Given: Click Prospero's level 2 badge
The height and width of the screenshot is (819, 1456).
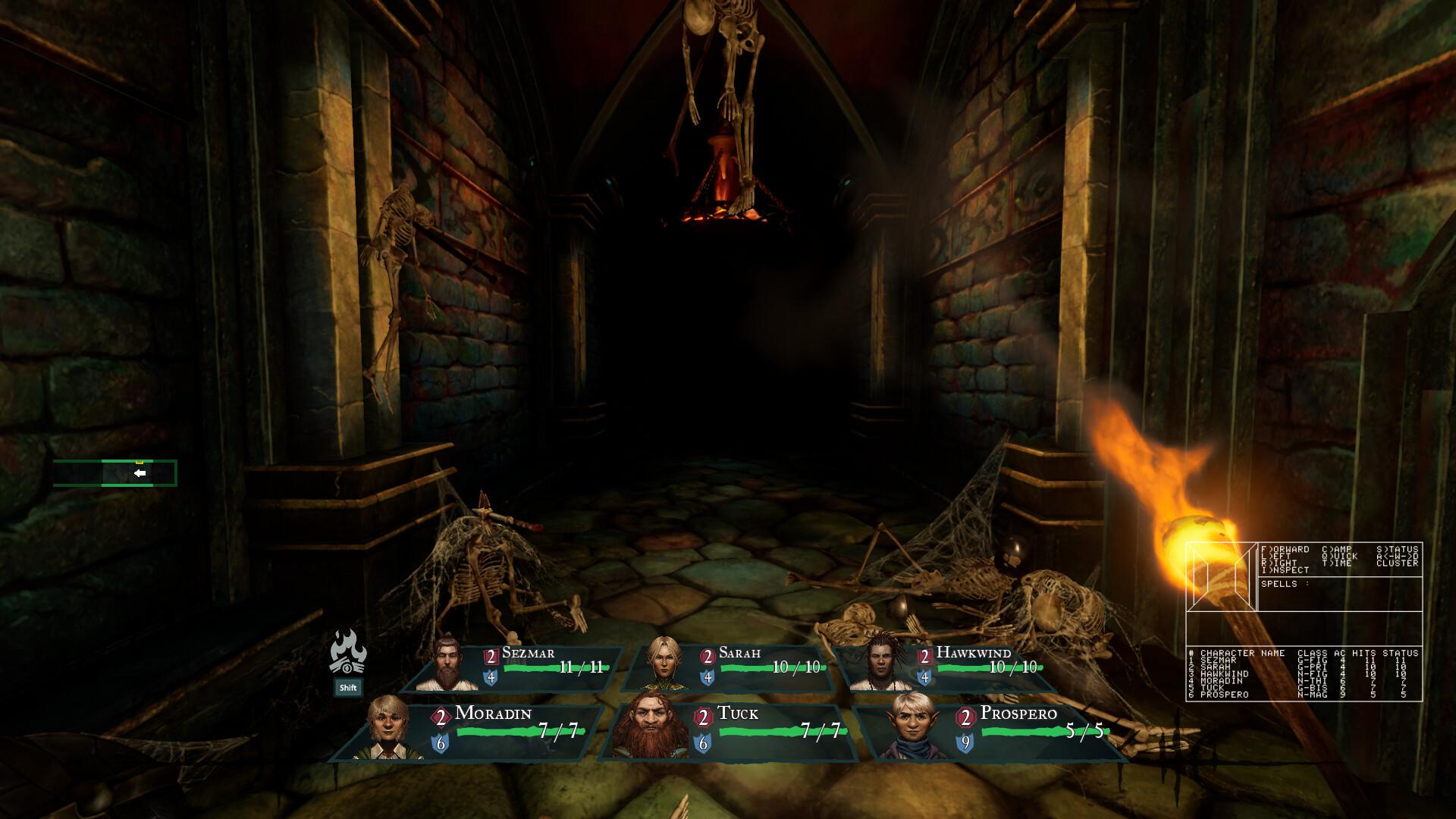Looking at the screenshot, I should click(x=965, y=715).
